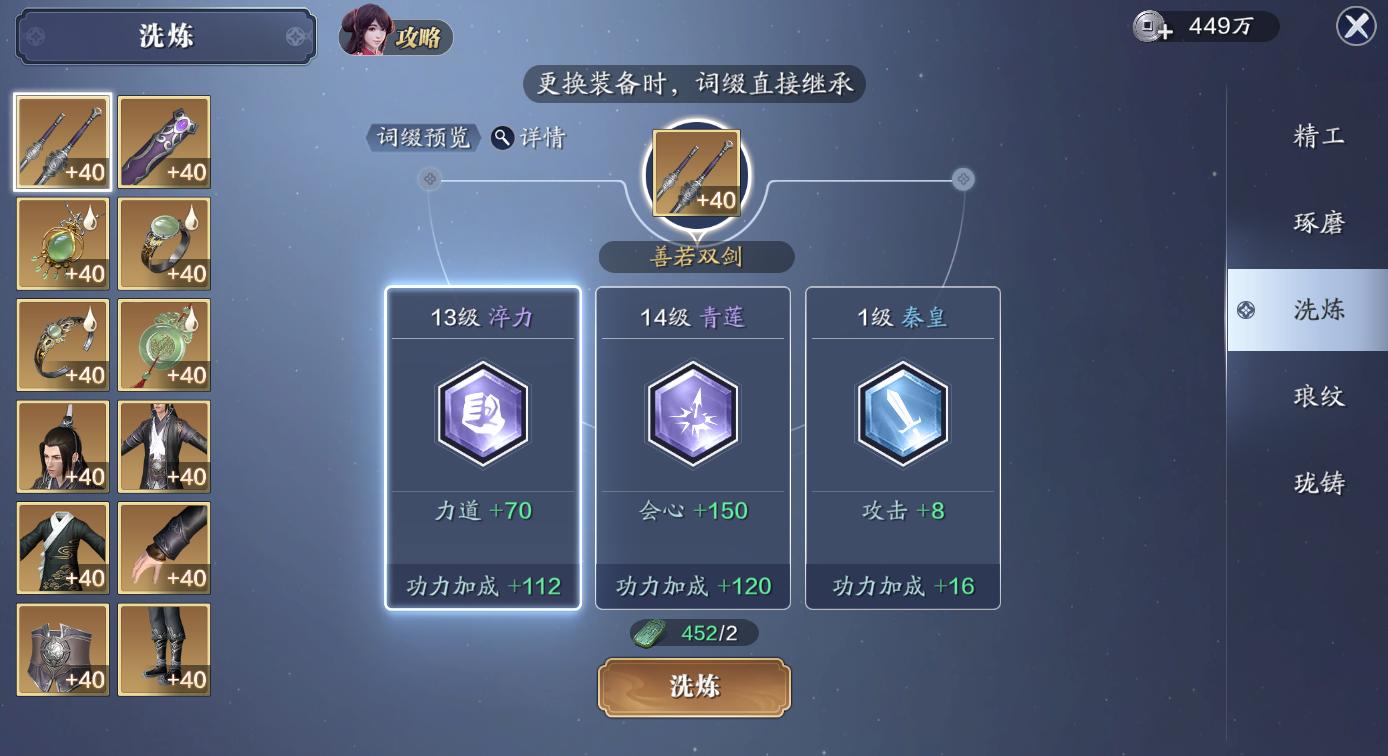Viewport: 1388px width, 756px height.
Task: Expand the 词缀预览 affix preview panel
Action: coord(421,138)
